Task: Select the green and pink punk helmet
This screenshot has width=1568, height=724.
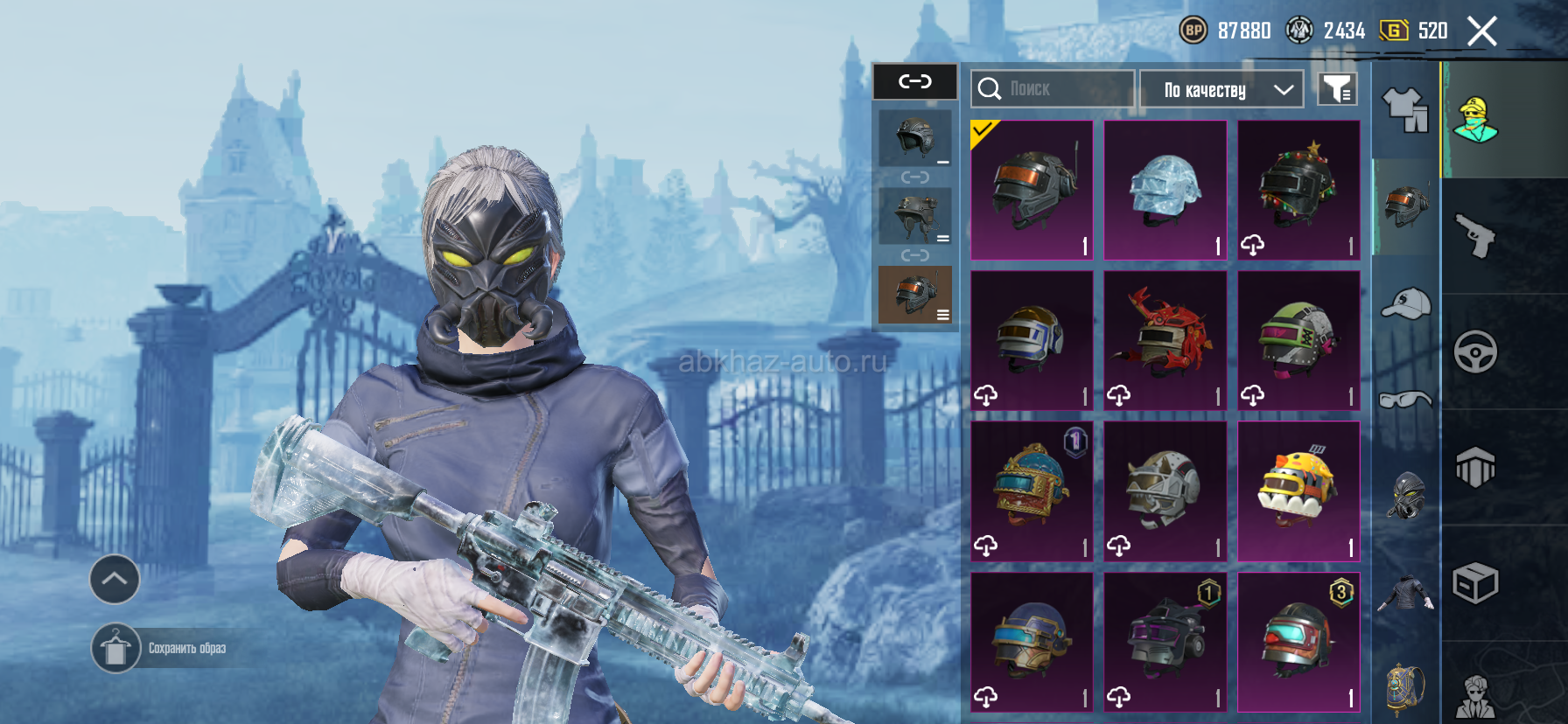Action: point(1298,341)
